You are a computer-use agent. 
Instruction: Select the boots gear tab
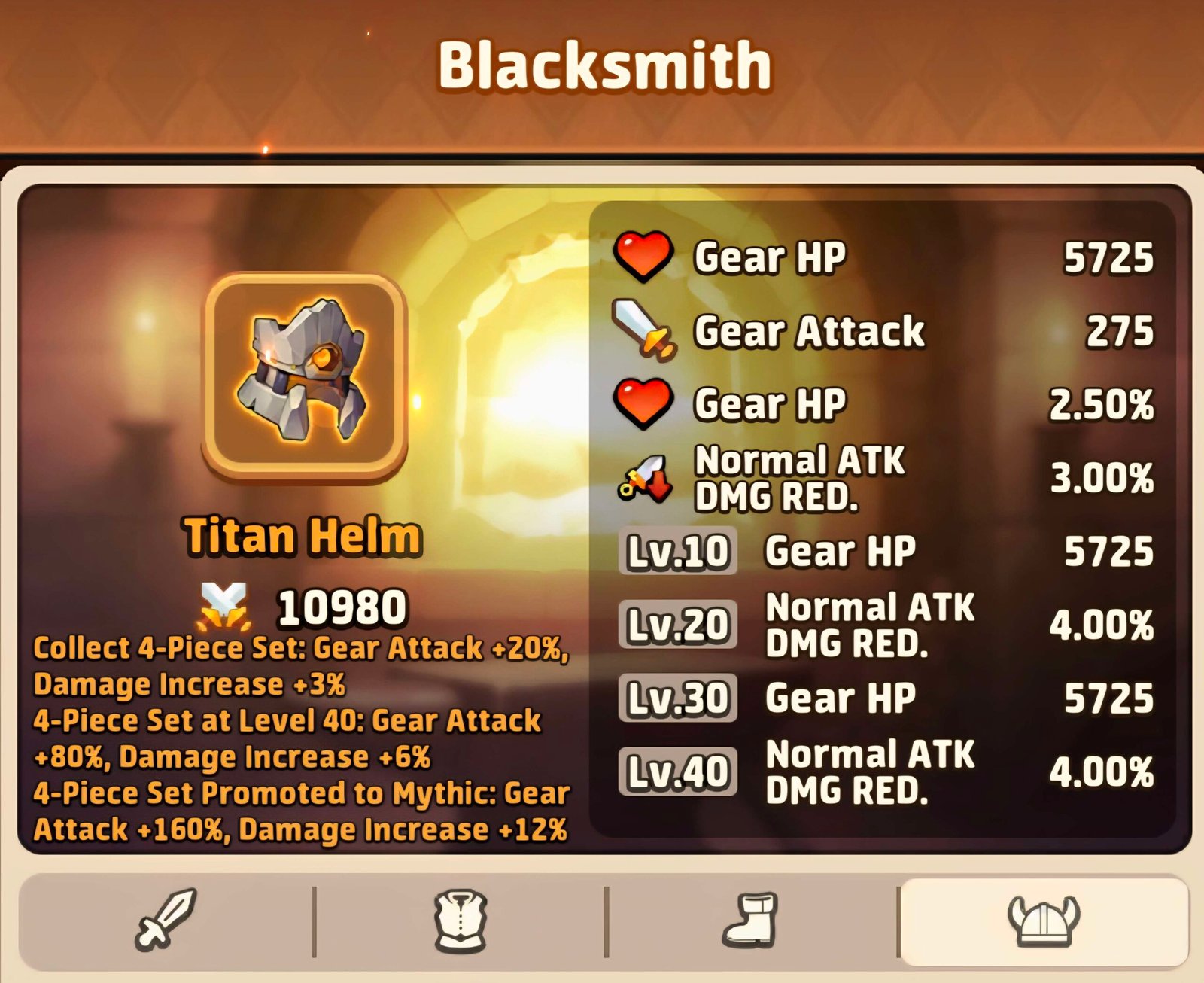tap(751, 920)
